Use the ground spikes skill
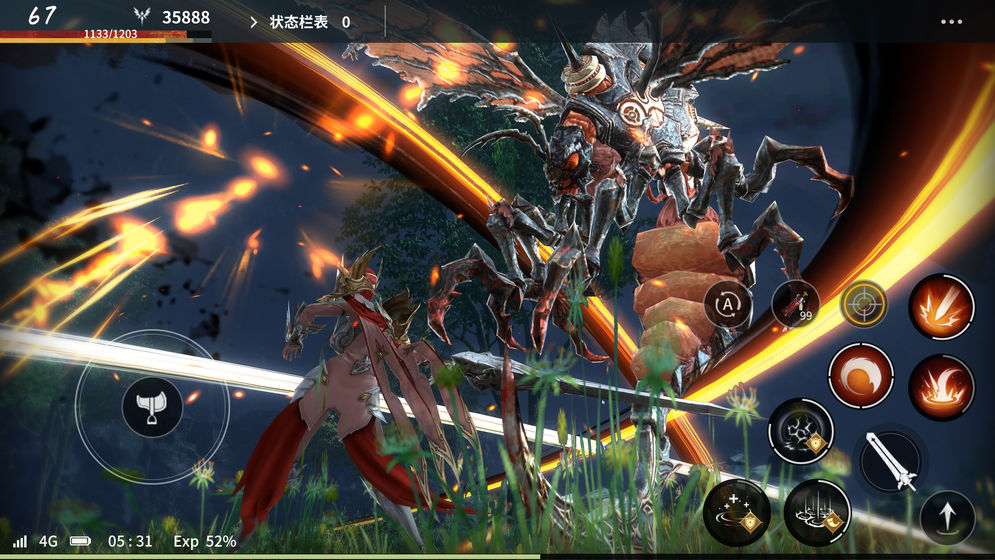 [x=816, y=512]
